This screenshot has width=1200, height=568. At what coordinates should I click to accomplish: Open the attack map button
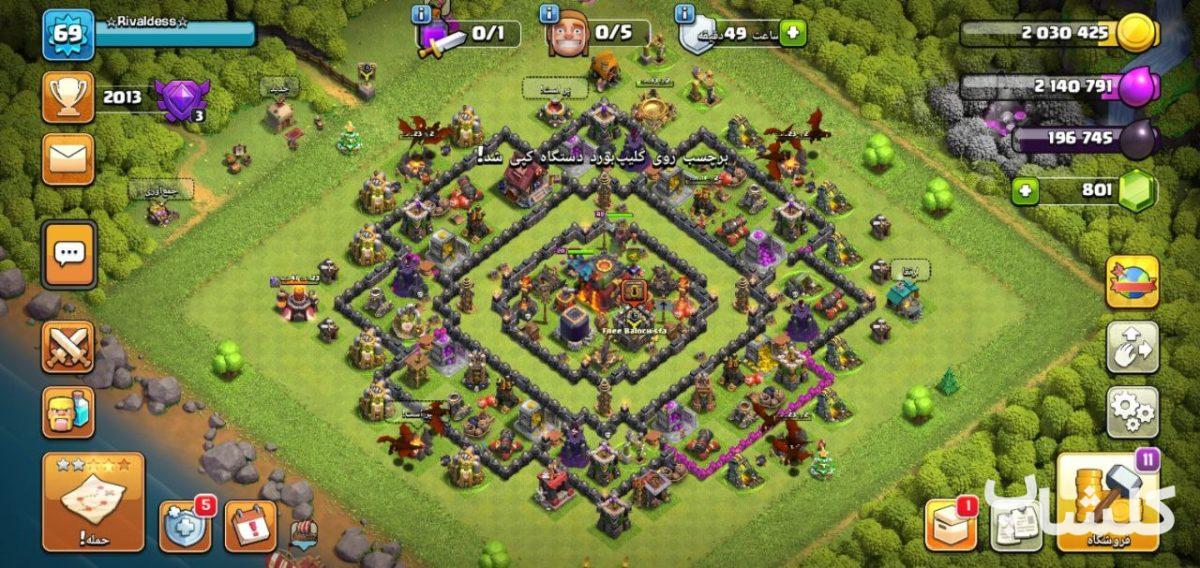tap(93, 502)
